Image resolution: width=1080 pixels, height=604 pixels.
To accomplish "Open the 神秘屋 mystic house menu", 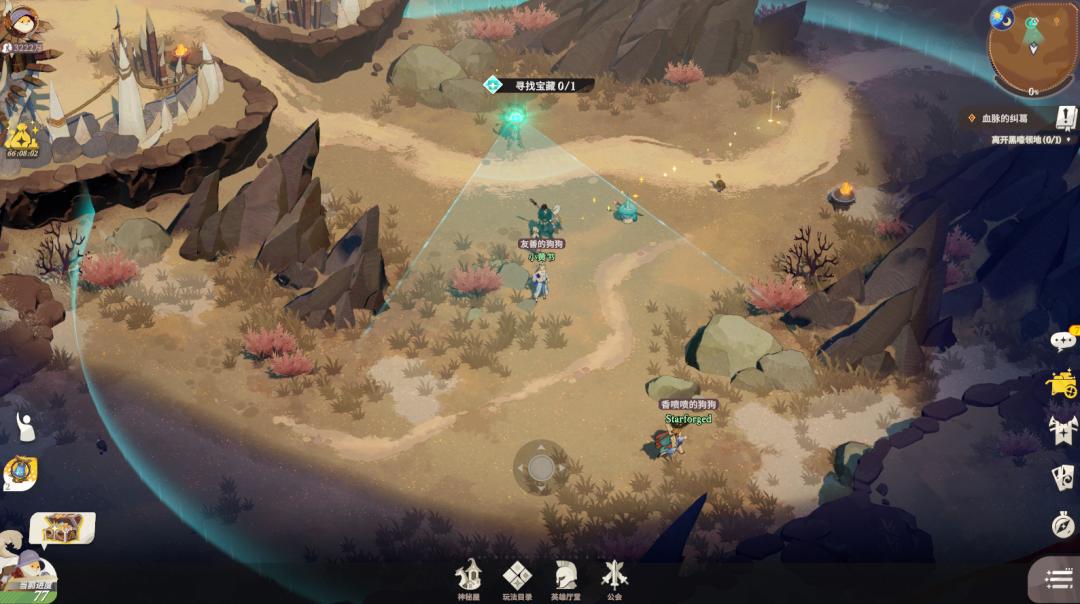I will tap(468, 578).
